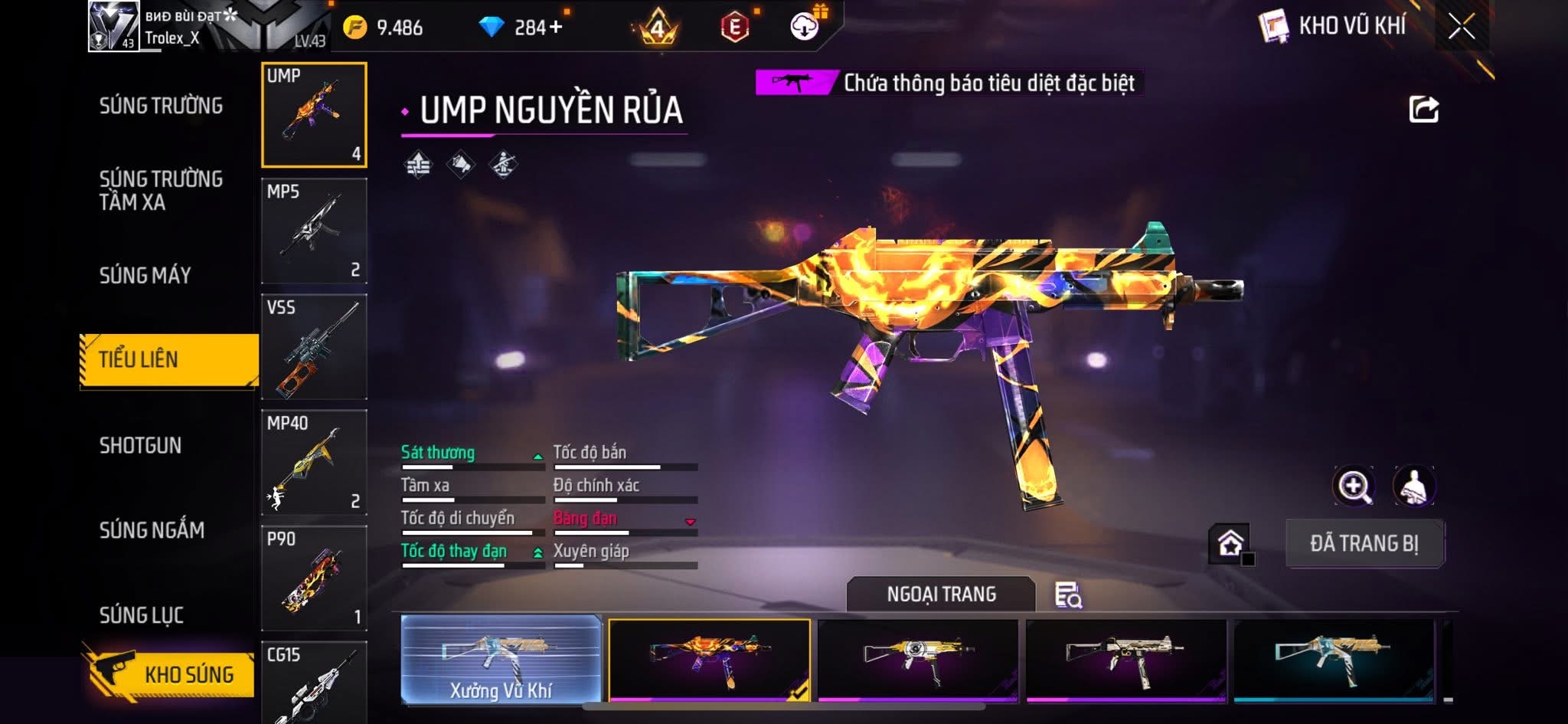Pick the P90 weapon slot
The image size is (1568, 724).
pyautogui.click(x=314, y=578)
